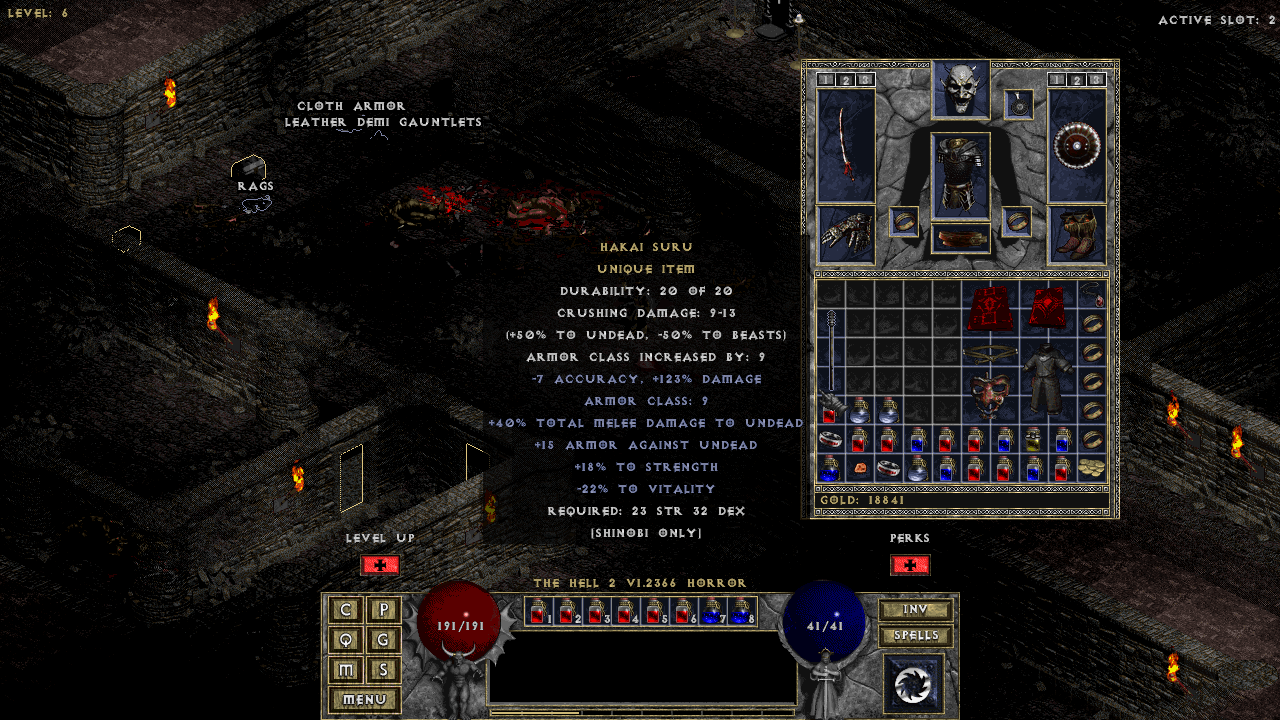Select the equipped round shield
Screen dimensions: 1280x720
click(1077, 145)
